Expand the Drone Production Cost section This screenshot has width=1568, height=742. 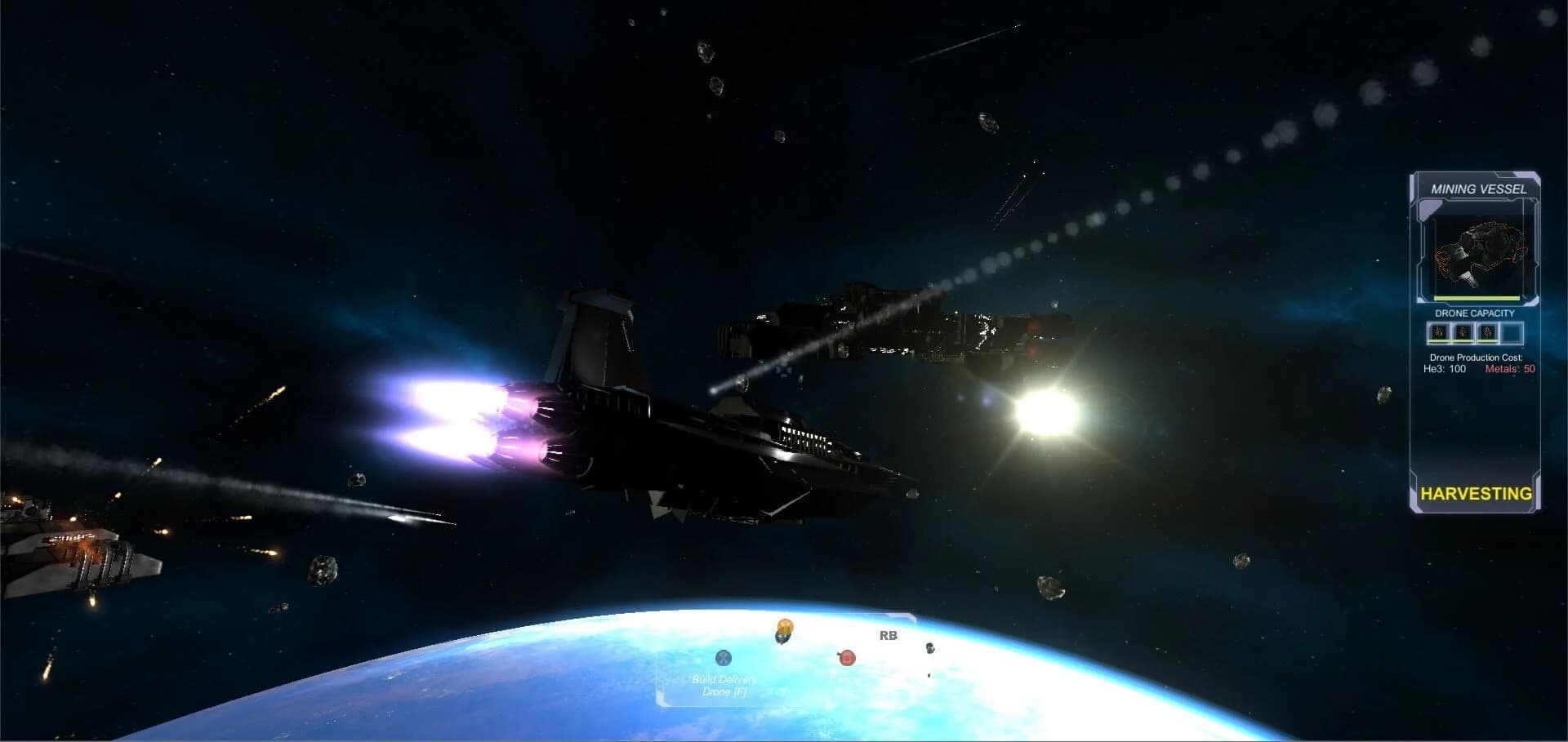click(1476, 357)
